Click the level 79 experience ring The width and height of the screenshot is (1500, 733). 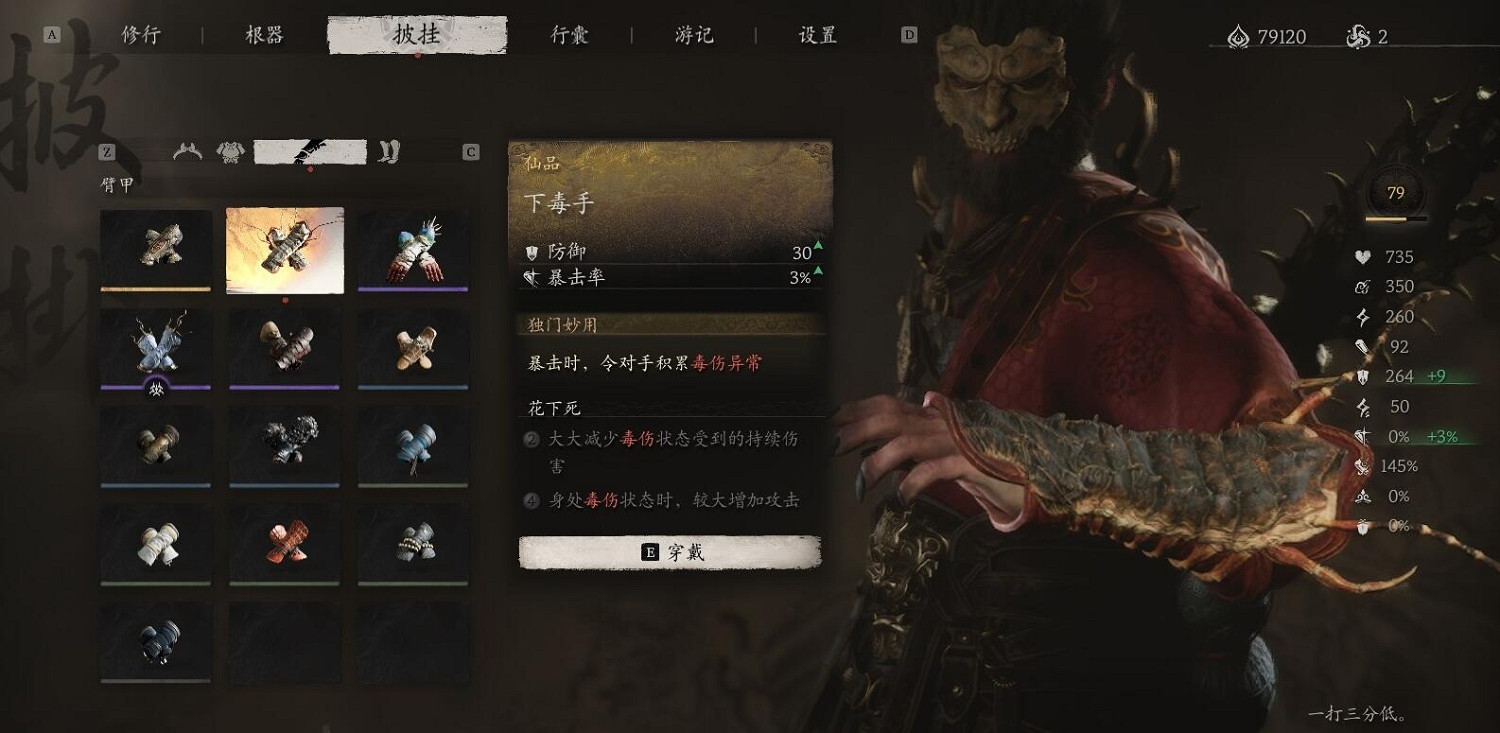point(1394,192)
